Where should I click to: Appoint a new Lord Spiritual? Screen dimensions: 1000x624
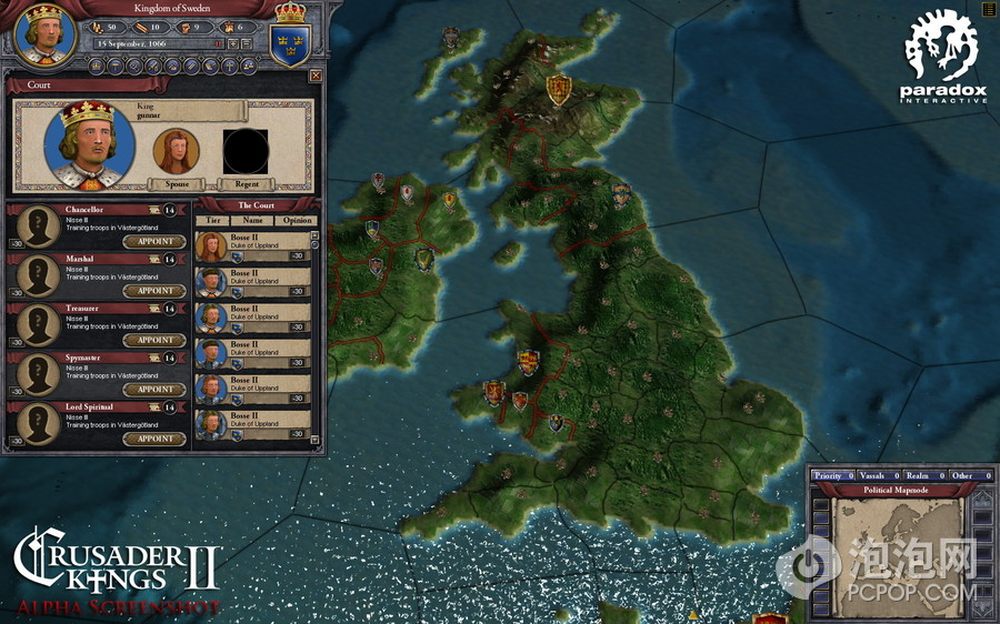(x=155, y=438)
